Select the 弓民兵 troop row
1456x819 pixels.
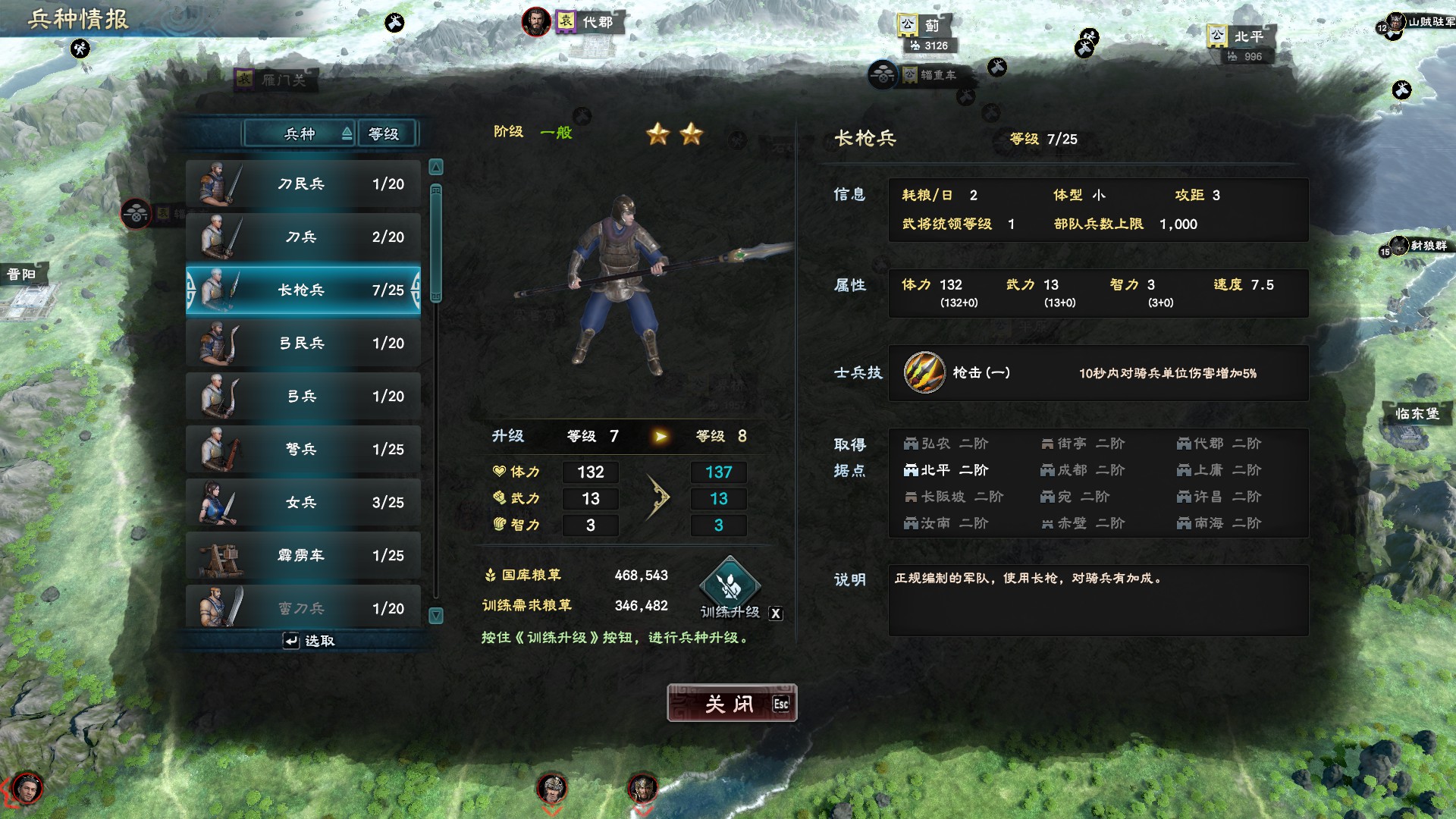point(303,344)
